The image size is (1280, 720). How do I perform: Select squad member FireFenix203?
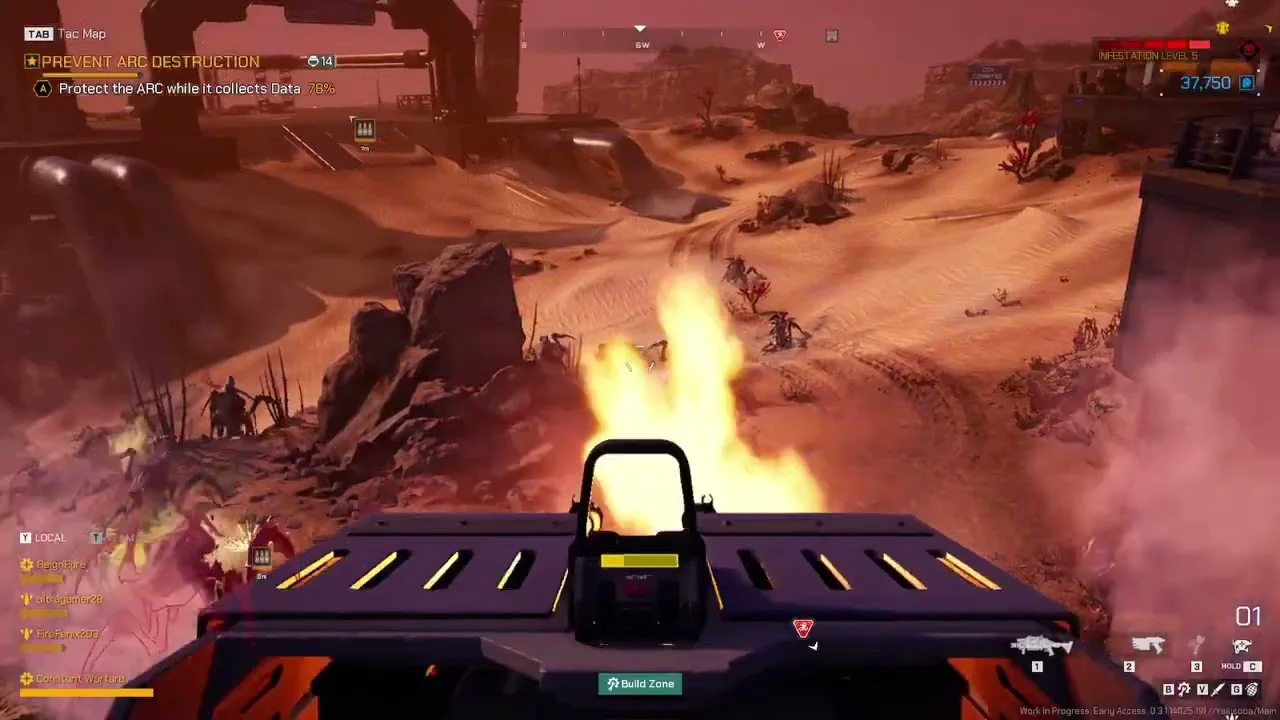click(67, 634)
